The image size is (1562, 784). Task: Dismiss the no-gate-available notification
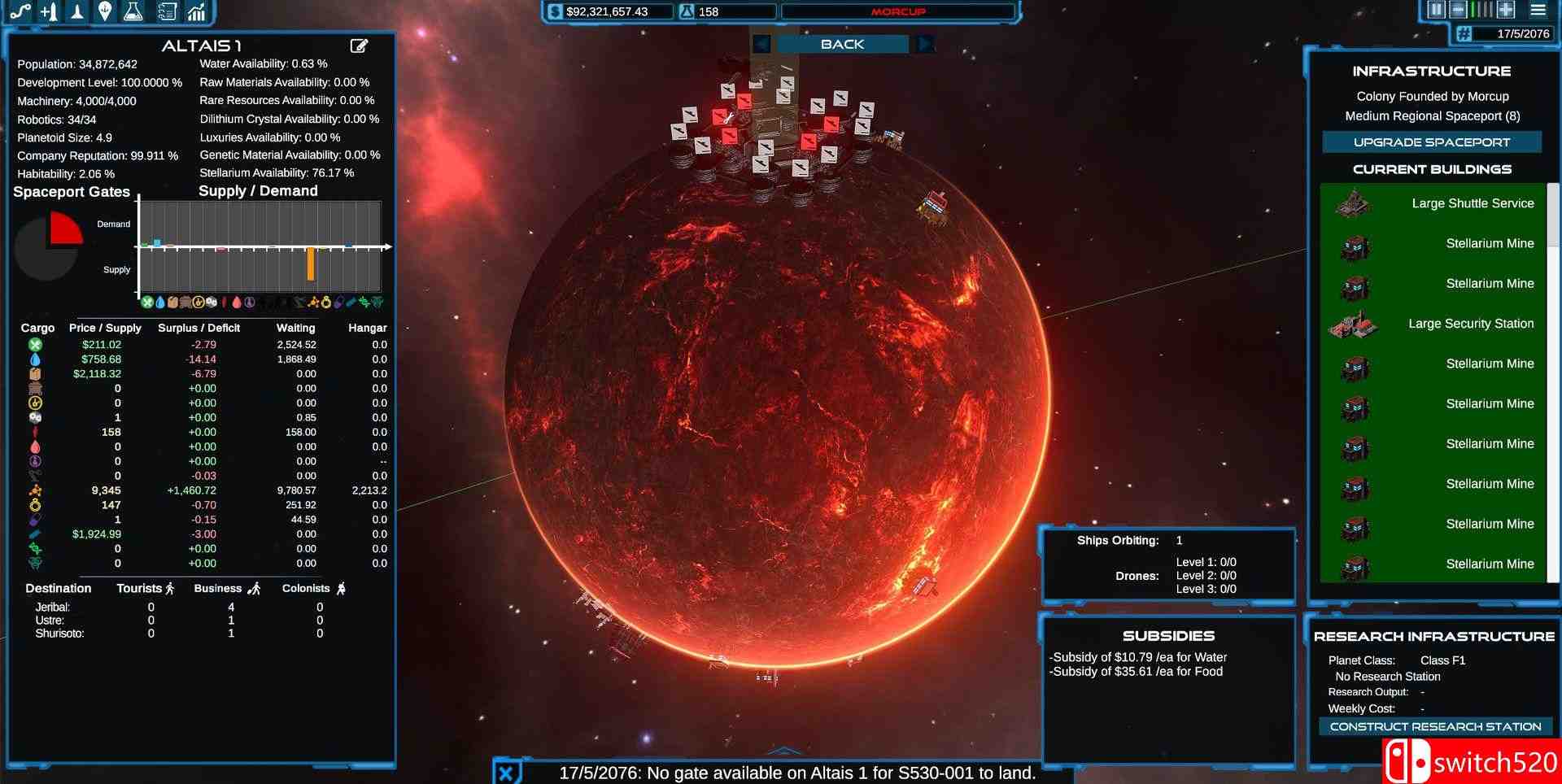pos(506,773)
